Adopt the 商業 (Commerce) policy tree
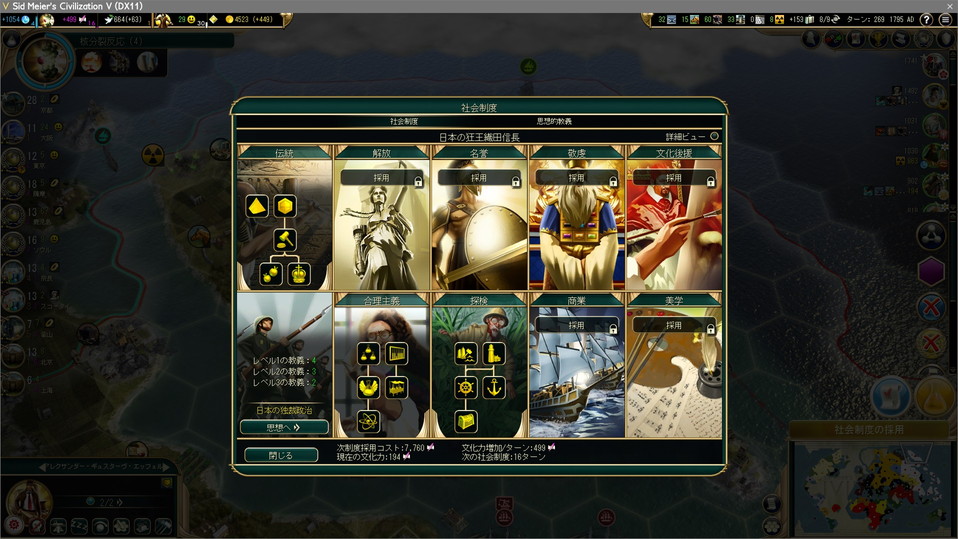The image size is (958, 539). (577, 325)
